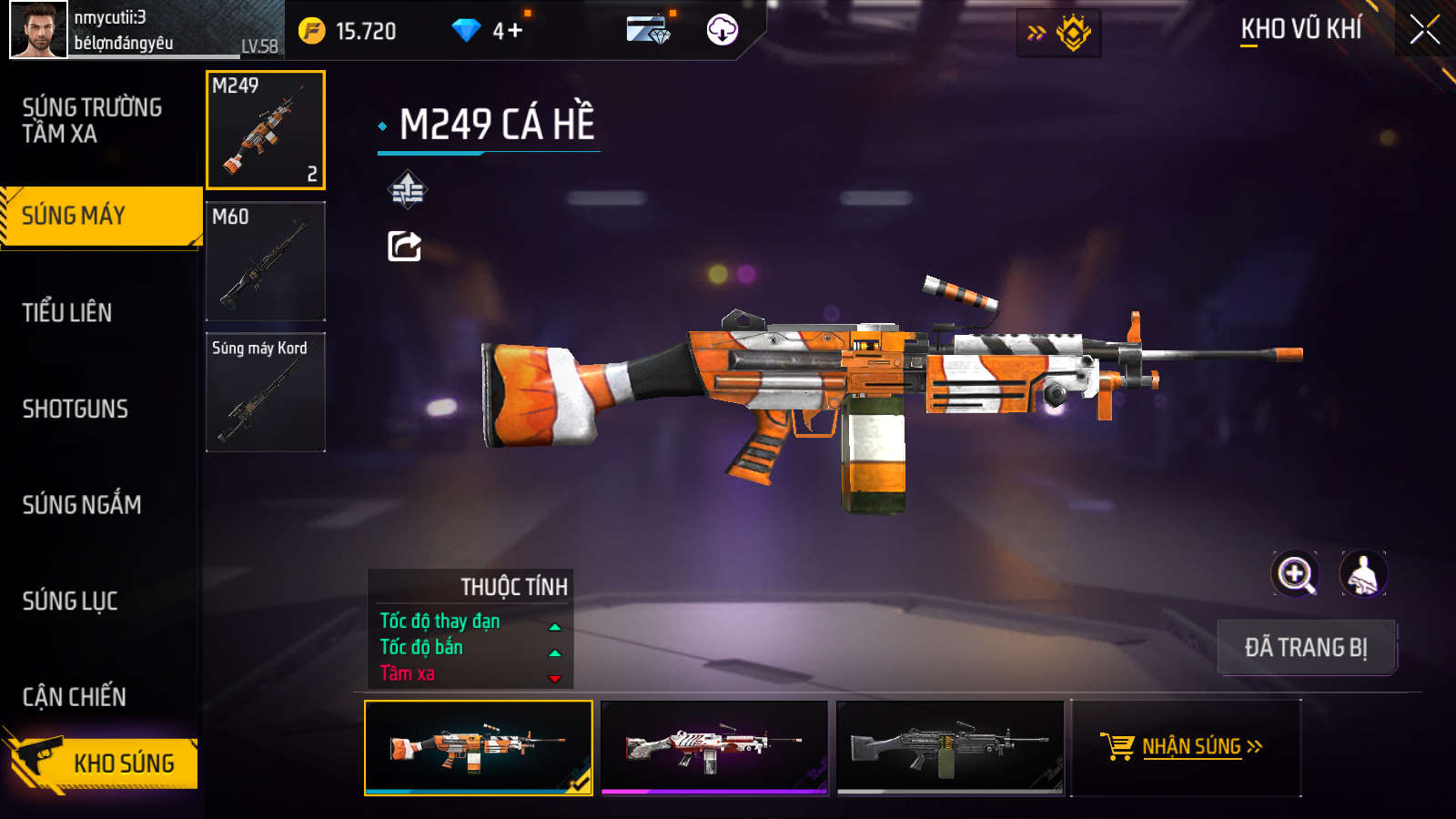Pick the red and white M249 skin
Image resolution: width=1456 pixels, height=819 pixels.
pyautogui.click(x=714, y=747)
